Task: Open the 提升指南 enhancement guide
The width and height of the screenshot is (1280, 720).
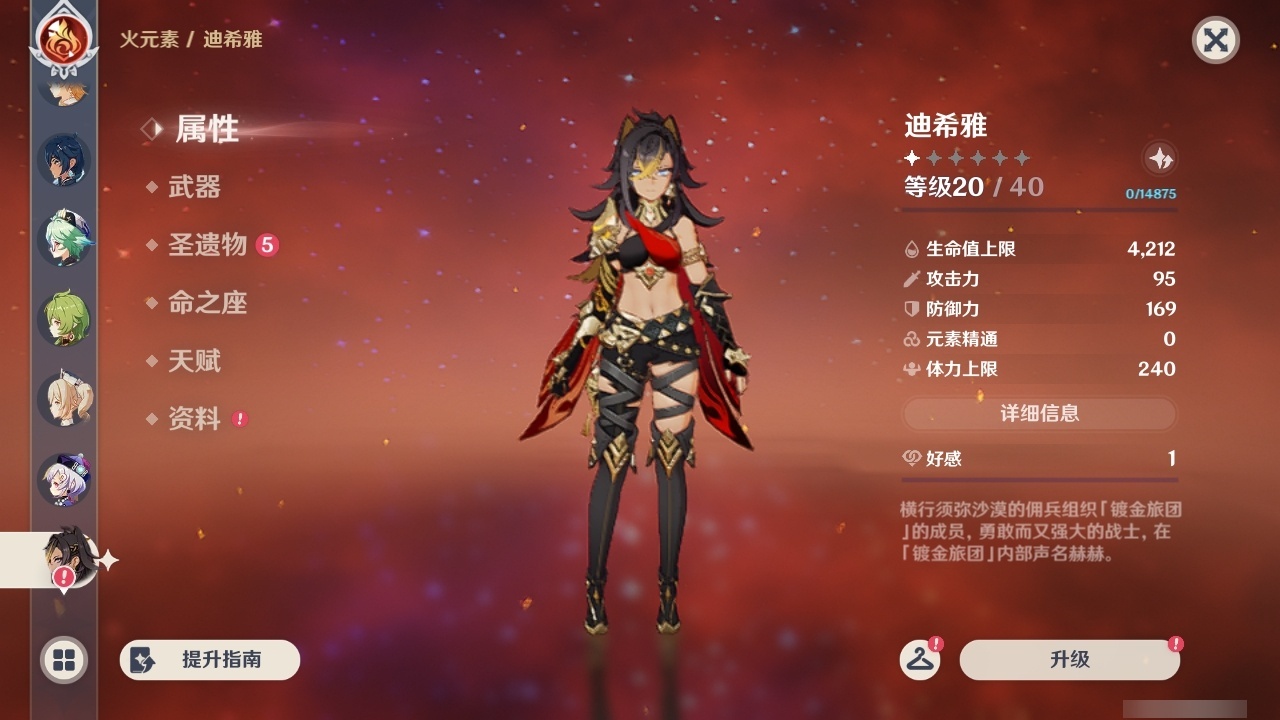Action: [209, 660]
